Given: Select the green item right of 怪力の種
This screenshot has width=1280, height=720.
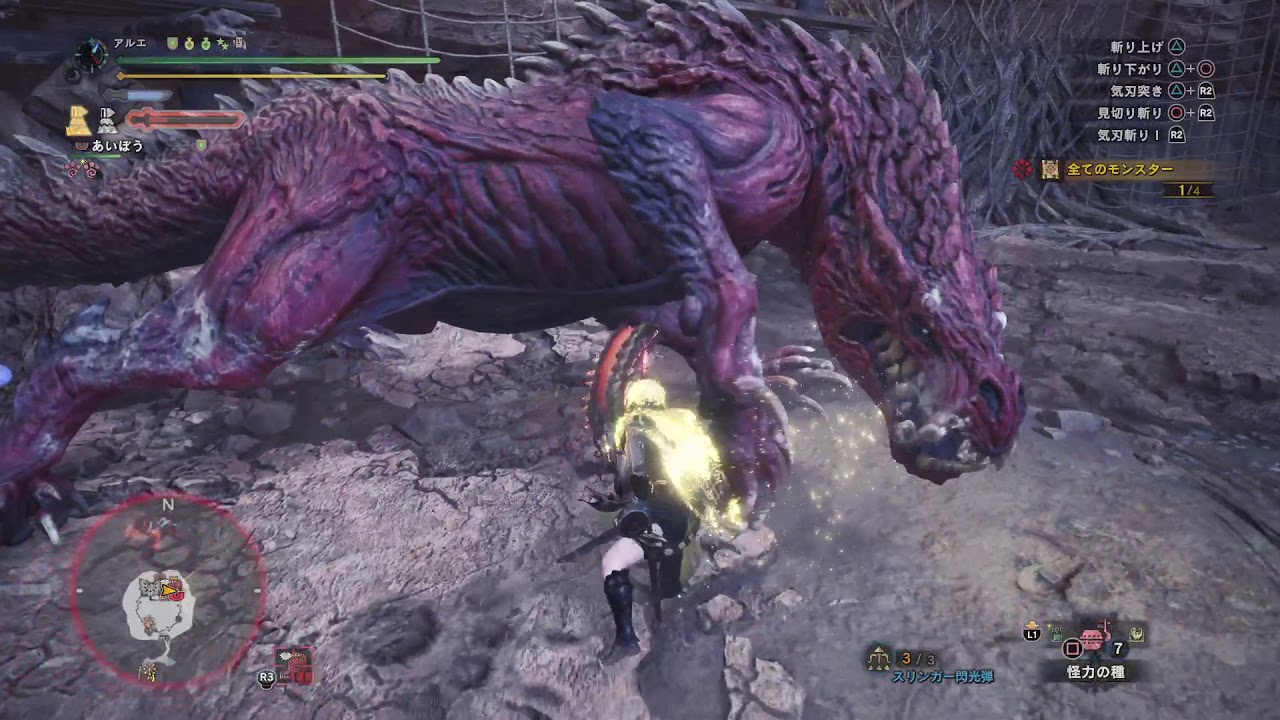Looking at the screenshot, I should [1137, 632].
